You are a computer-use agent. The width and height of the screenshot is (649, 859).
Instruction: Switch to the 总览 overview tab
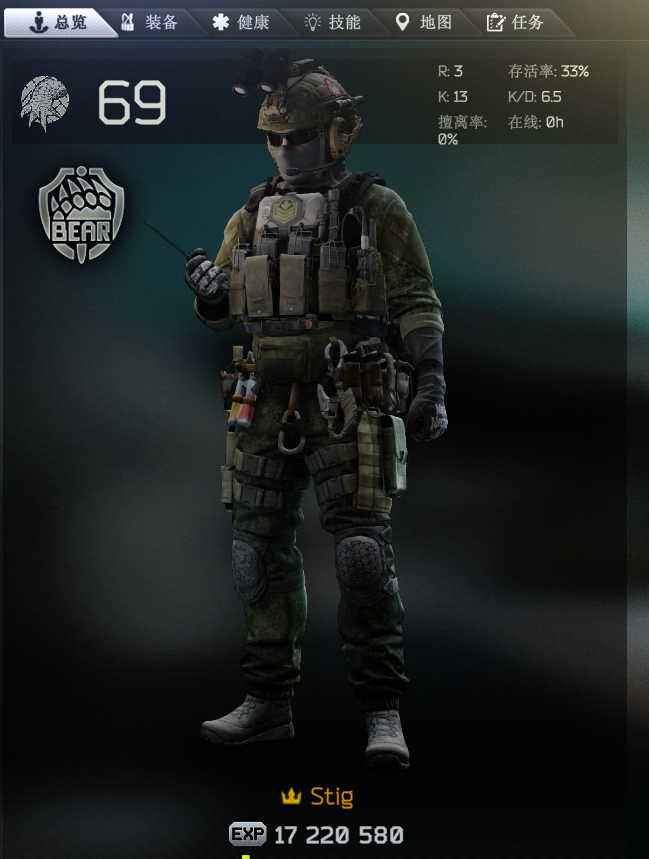[58, 22]
